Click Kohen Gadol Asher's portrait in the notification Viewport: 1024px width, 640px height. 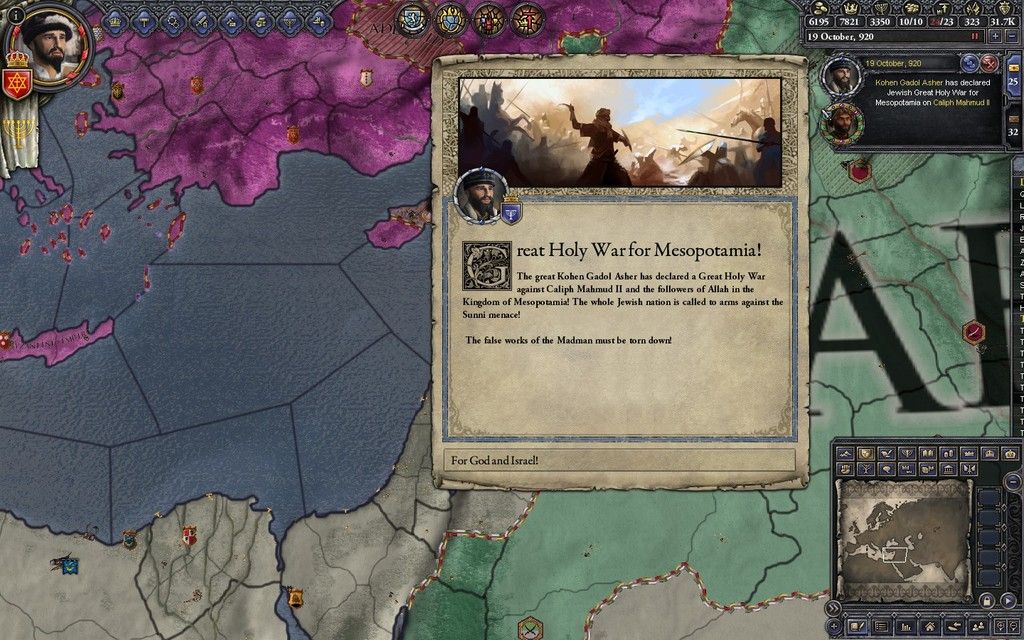841,76
